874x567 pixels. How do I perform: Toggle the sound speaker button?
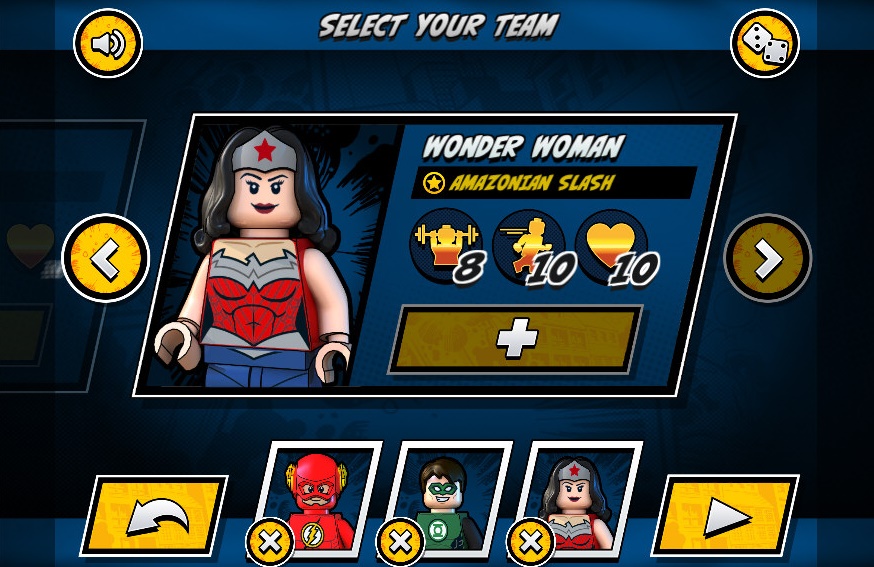click(108, 43)
